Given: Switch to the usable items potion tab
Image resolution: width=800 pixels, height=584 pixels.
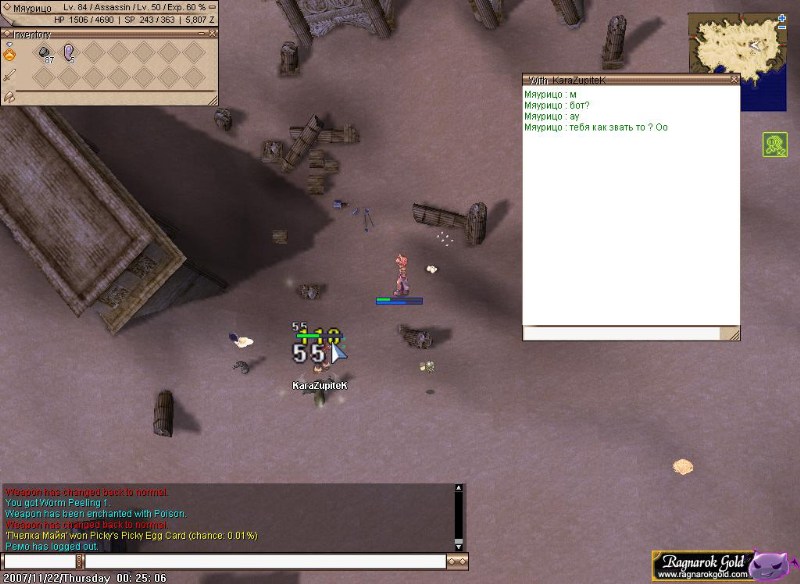Looking at the screenshot, I should coord(9,53).
